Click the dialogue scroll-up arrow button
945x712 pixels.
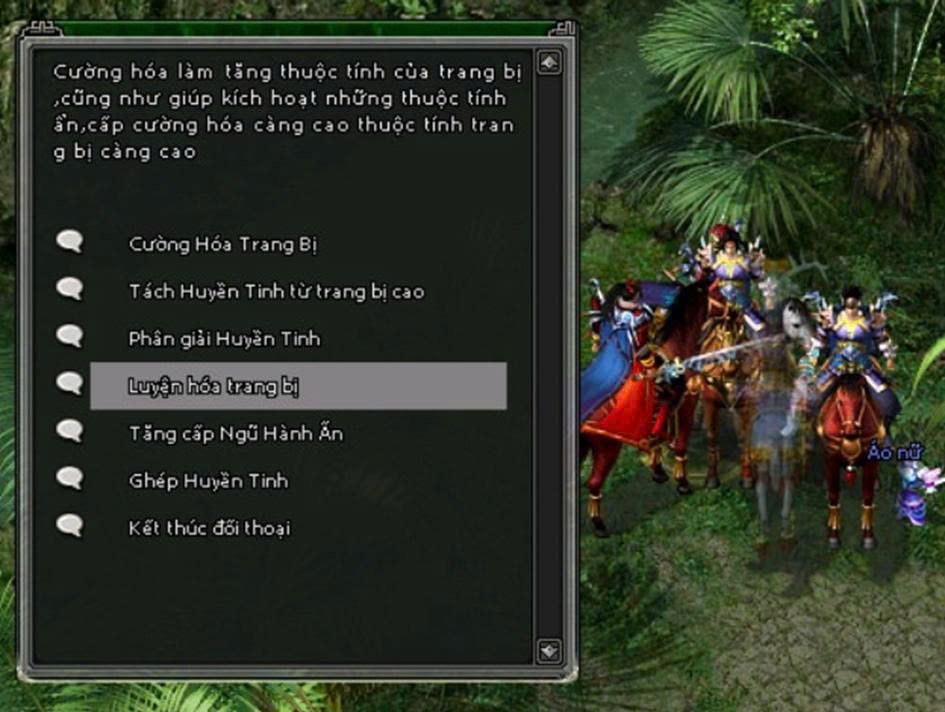(549, 62)
